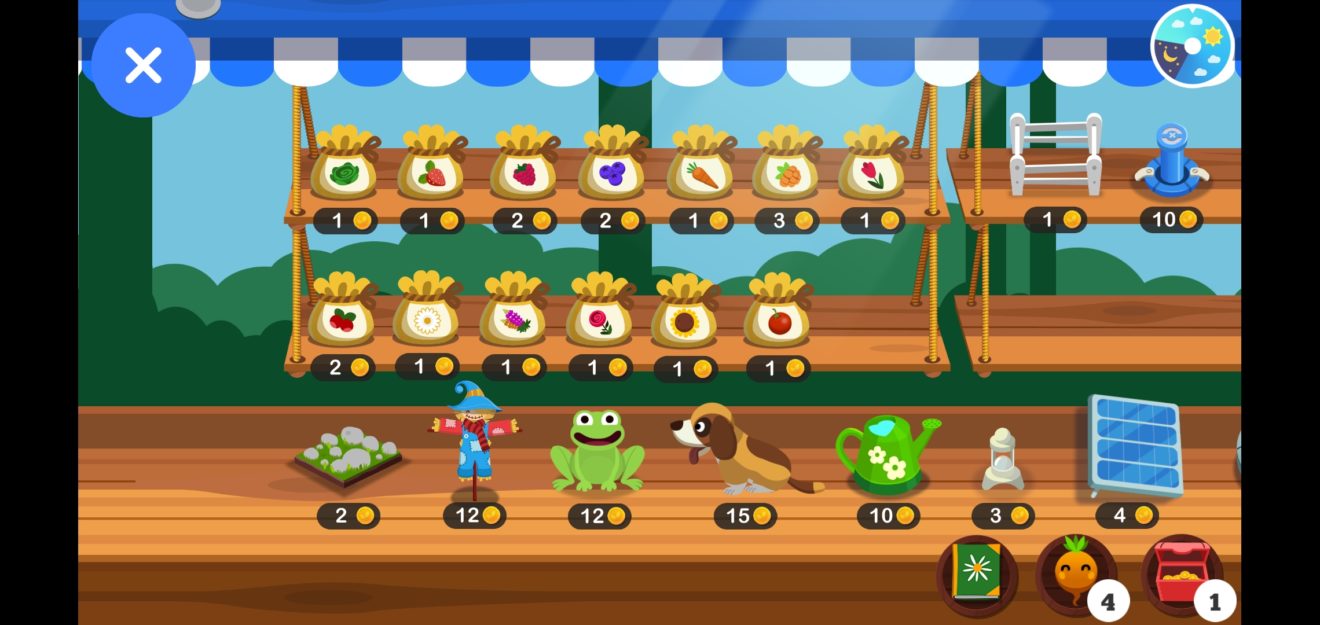Select the green watering can

(x=887, y=453)
